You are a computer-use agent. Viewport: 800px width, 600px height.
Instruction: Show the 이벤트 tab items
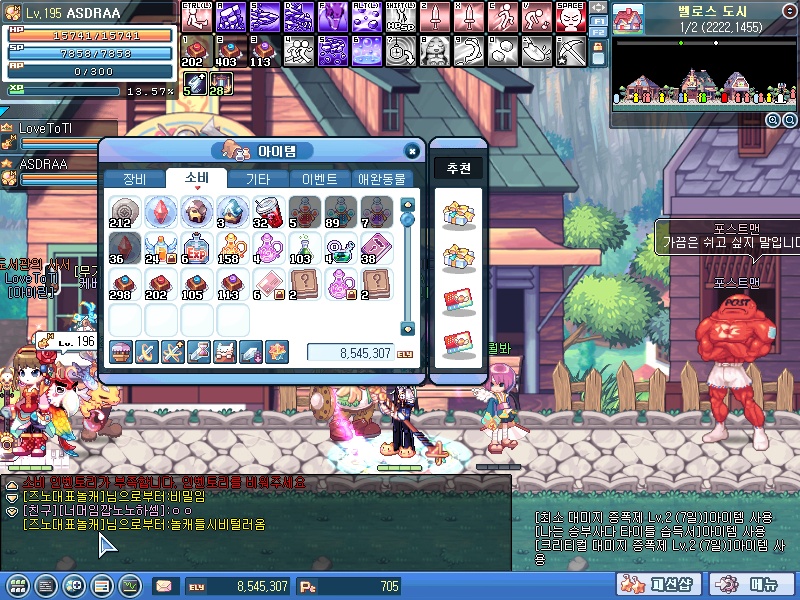coord(319,179)
